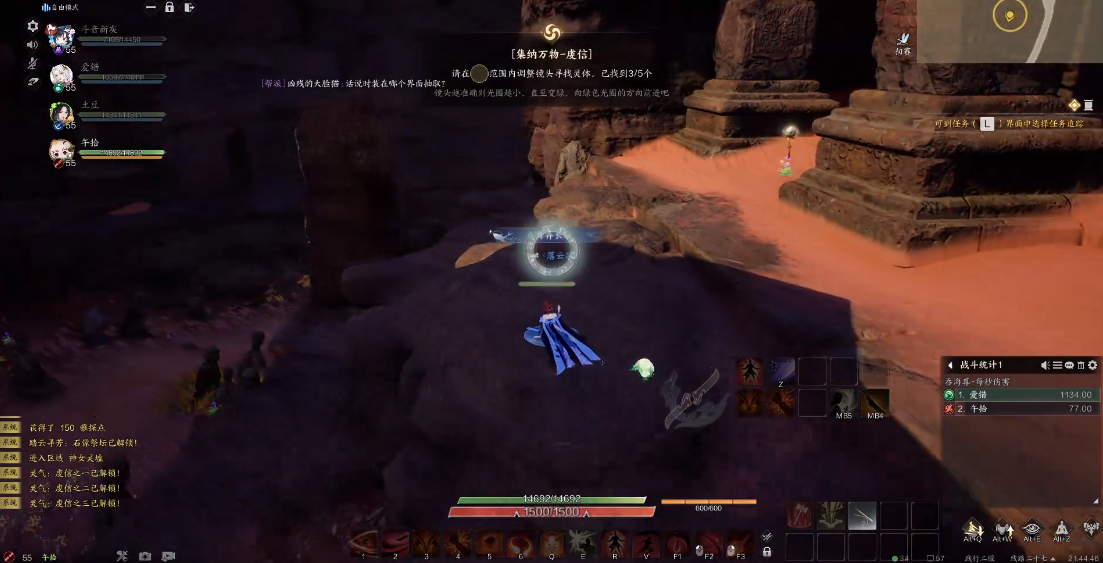Screen dimensions: 1103x563
Task: Select party member 爱错's portrait
Action: [x=61, y=76]
